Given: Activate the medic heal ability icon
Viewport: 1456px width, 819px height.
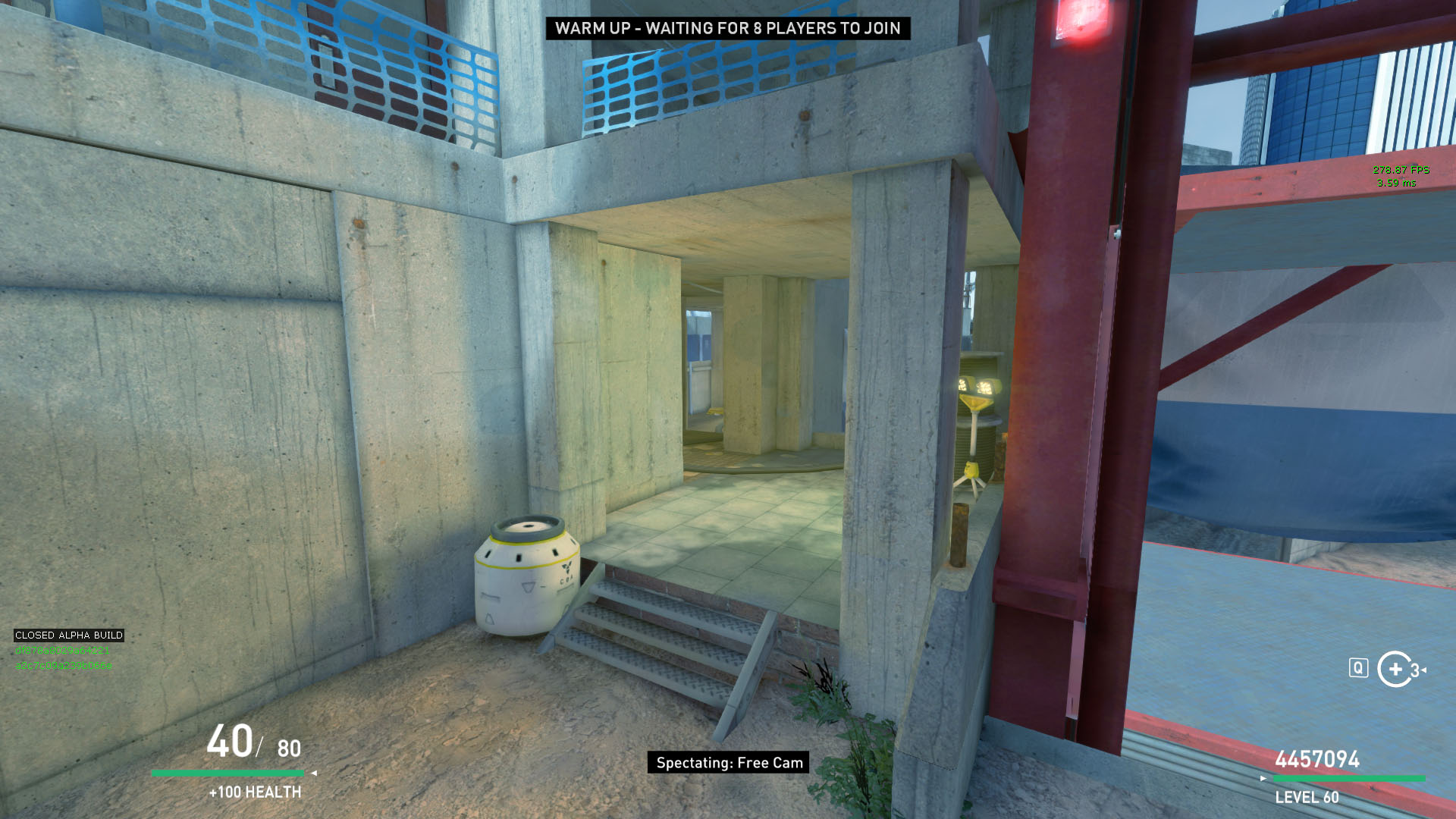Looking at the screenshot, I should coord(1395,669).
